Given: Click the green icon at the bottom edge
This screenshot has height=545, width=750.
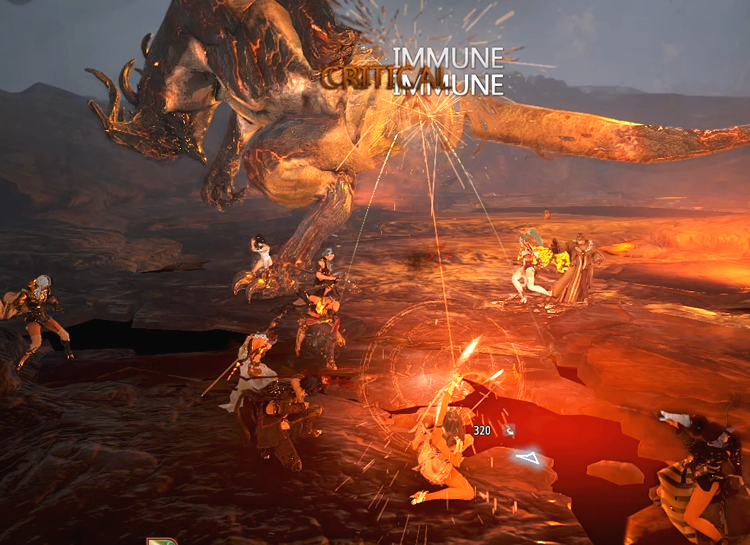Looking at the screenshot, I should [x=160, y=541].
